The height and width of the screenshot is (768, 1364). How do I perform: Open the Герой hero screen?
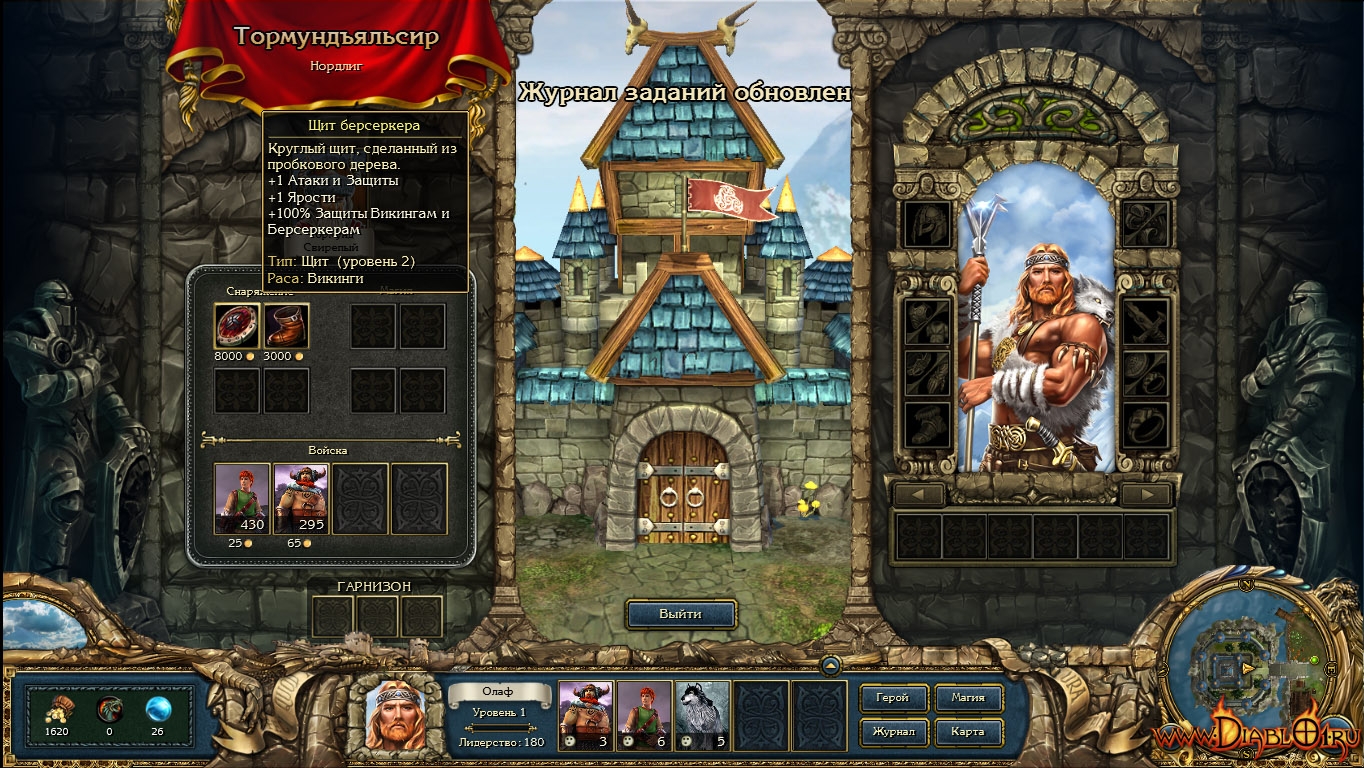pyautogui.click(x=893, y=698)
